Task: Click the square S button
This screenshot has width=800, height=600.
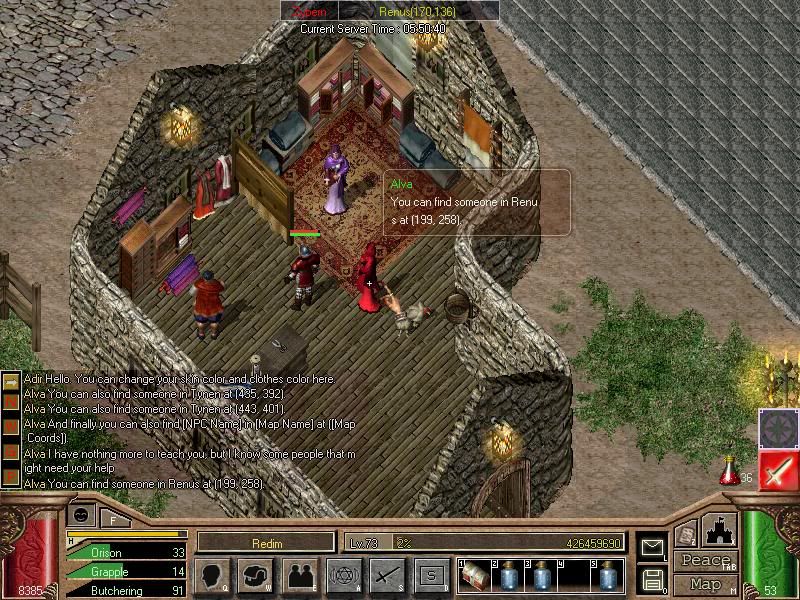Action: [431, 575]
